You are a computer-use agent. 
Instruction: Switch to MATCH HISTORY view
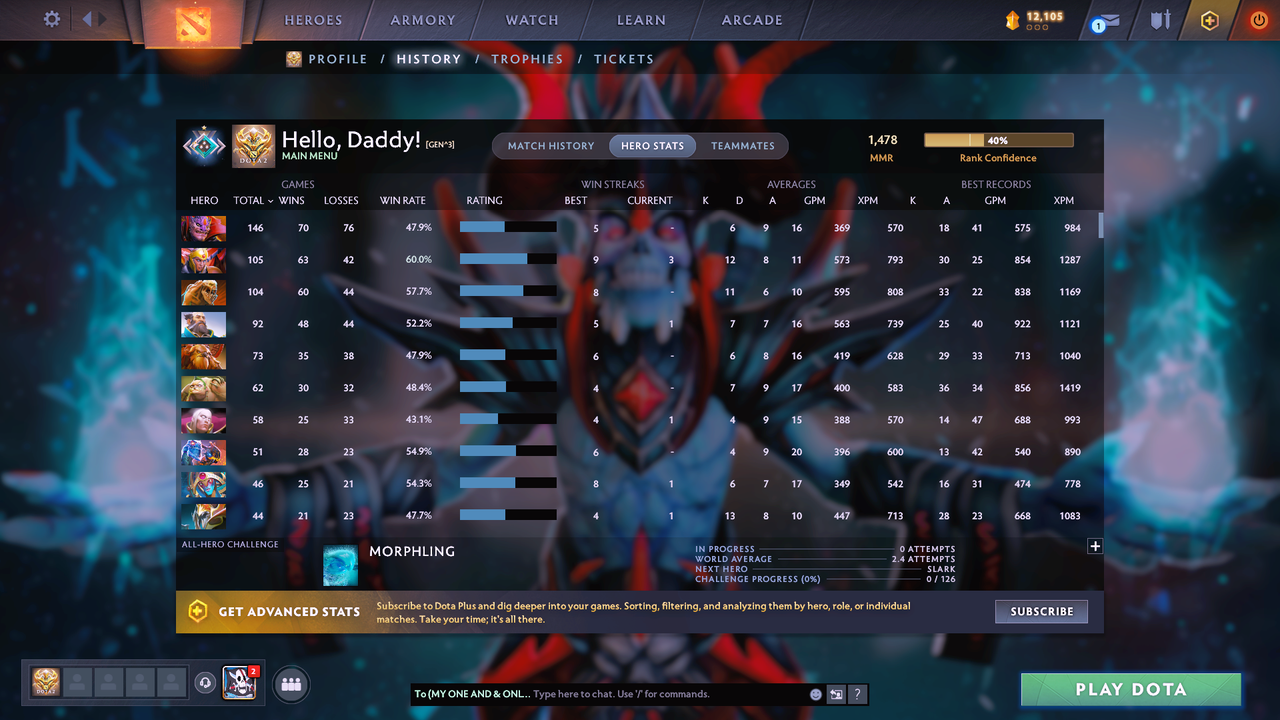(550, 145)
